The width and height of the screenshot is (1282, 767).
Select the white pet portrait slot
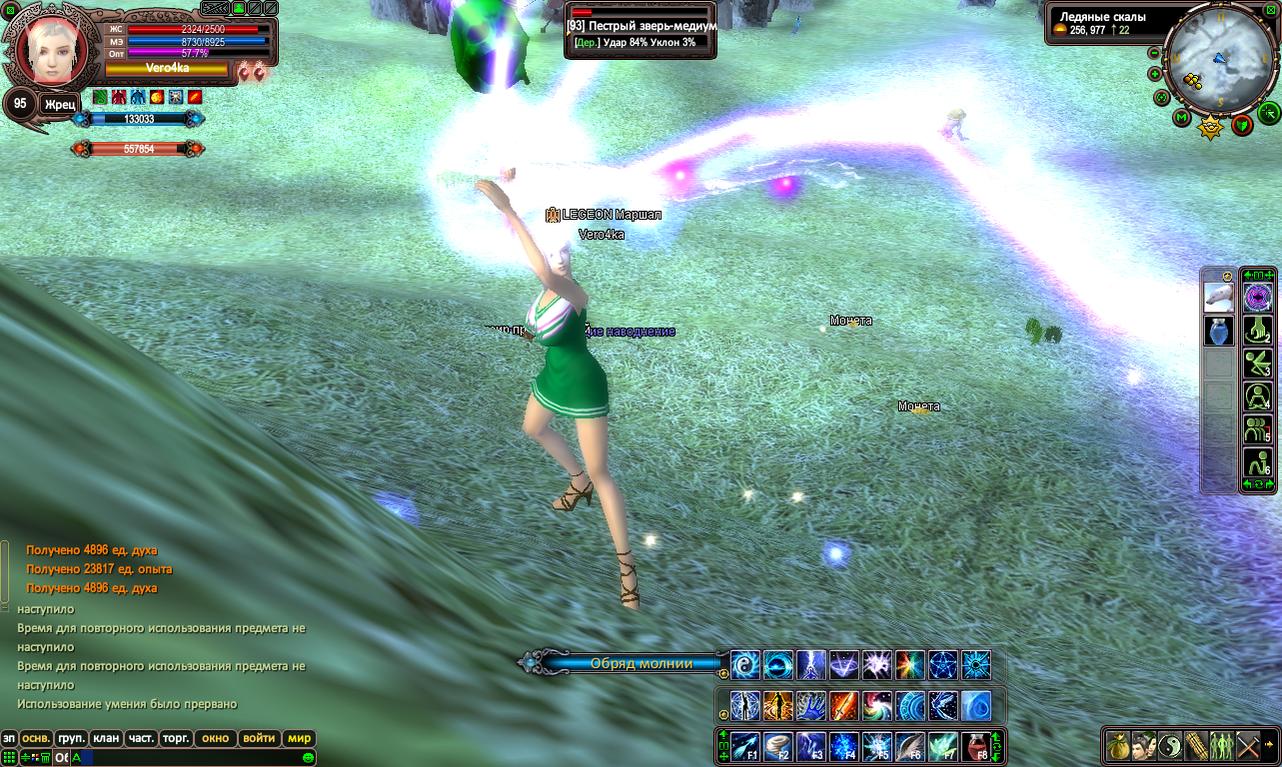click(1218, 298)
